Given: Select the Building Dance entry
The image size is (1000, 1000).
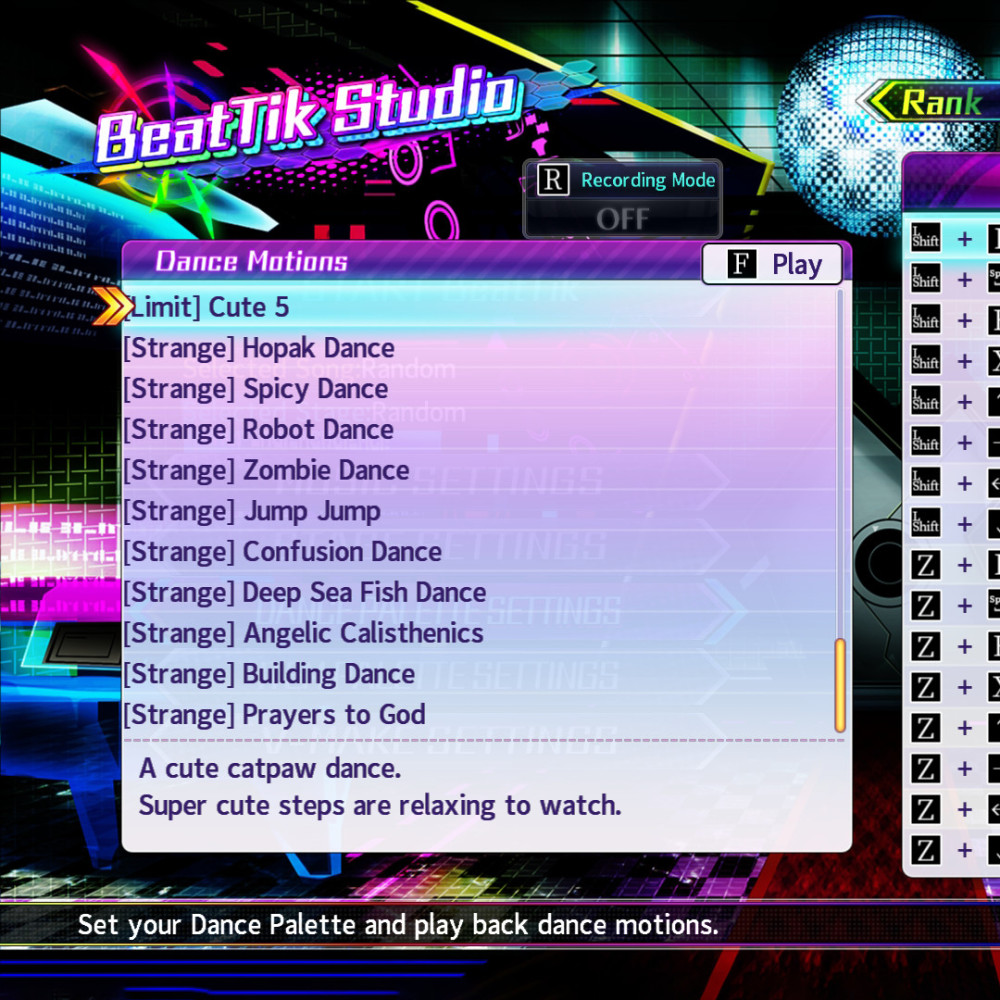Looking at the screenshot, I should click(268, 674).
